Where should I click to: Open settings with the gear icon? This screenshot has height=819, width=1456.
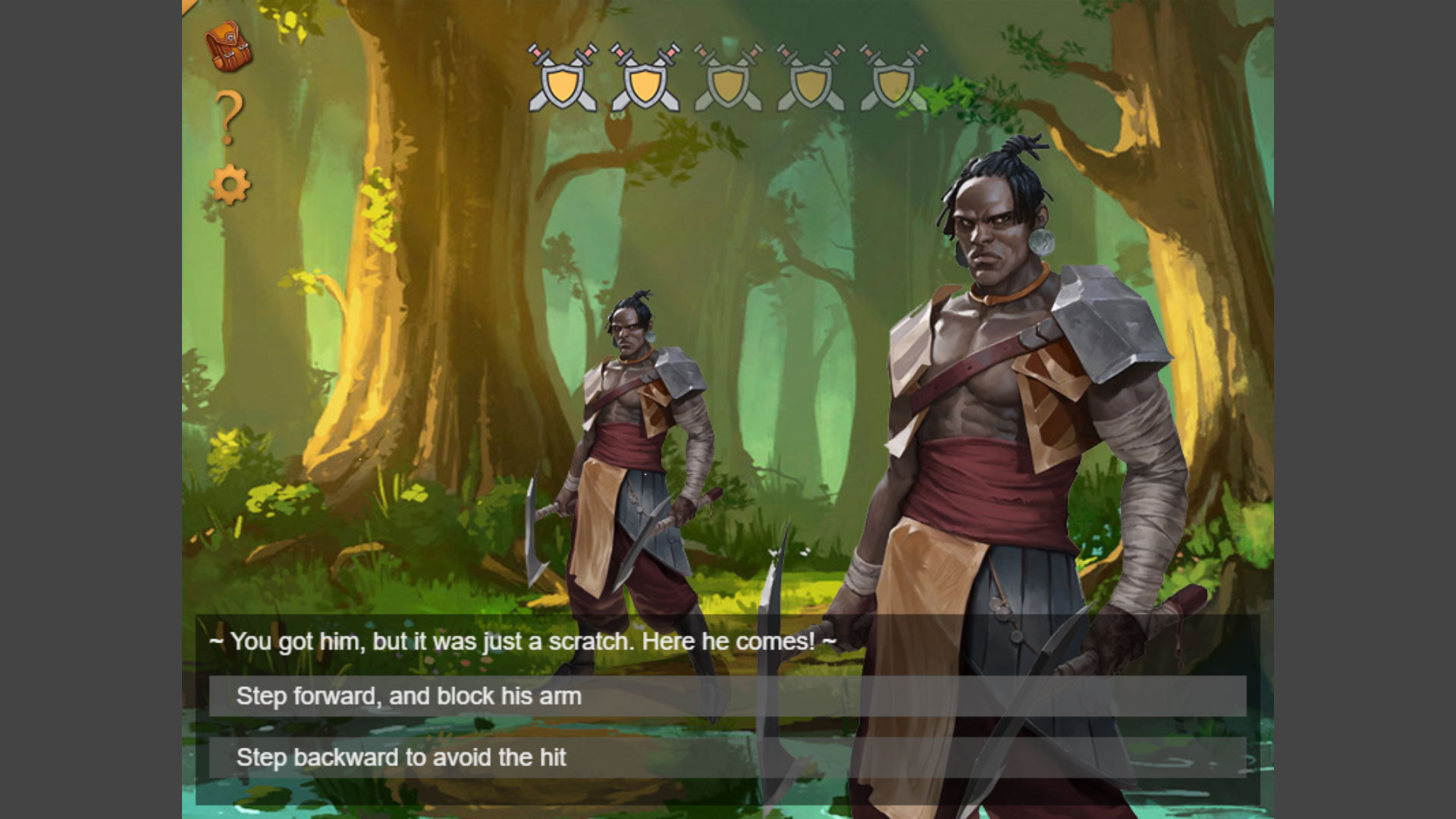point(230,185)
